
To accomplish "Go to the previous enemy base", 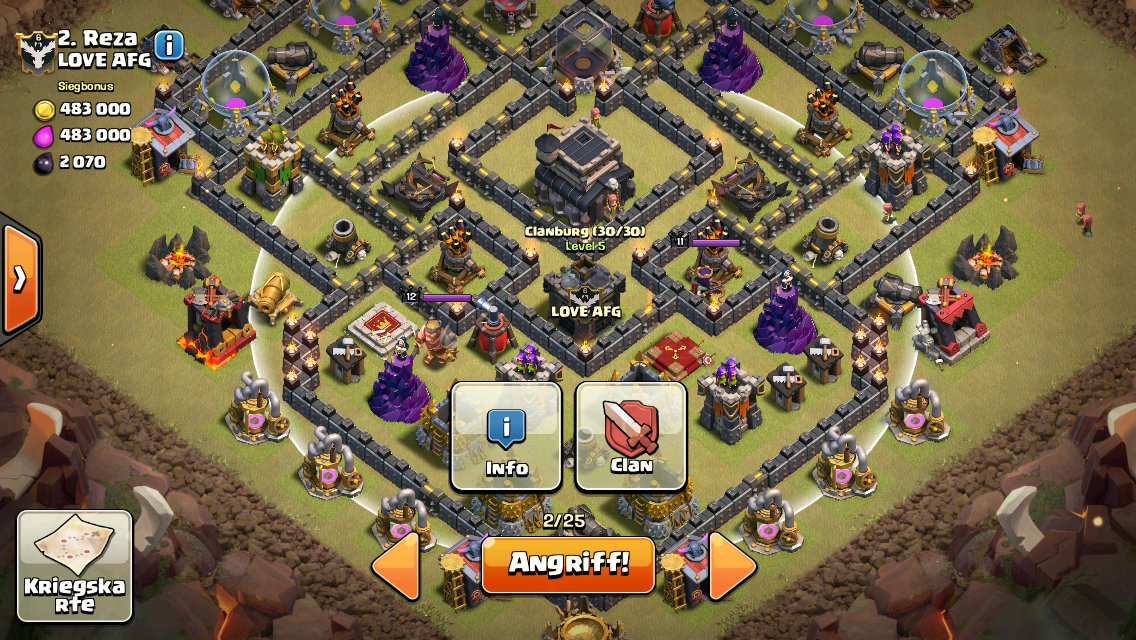I will point(396,566).
